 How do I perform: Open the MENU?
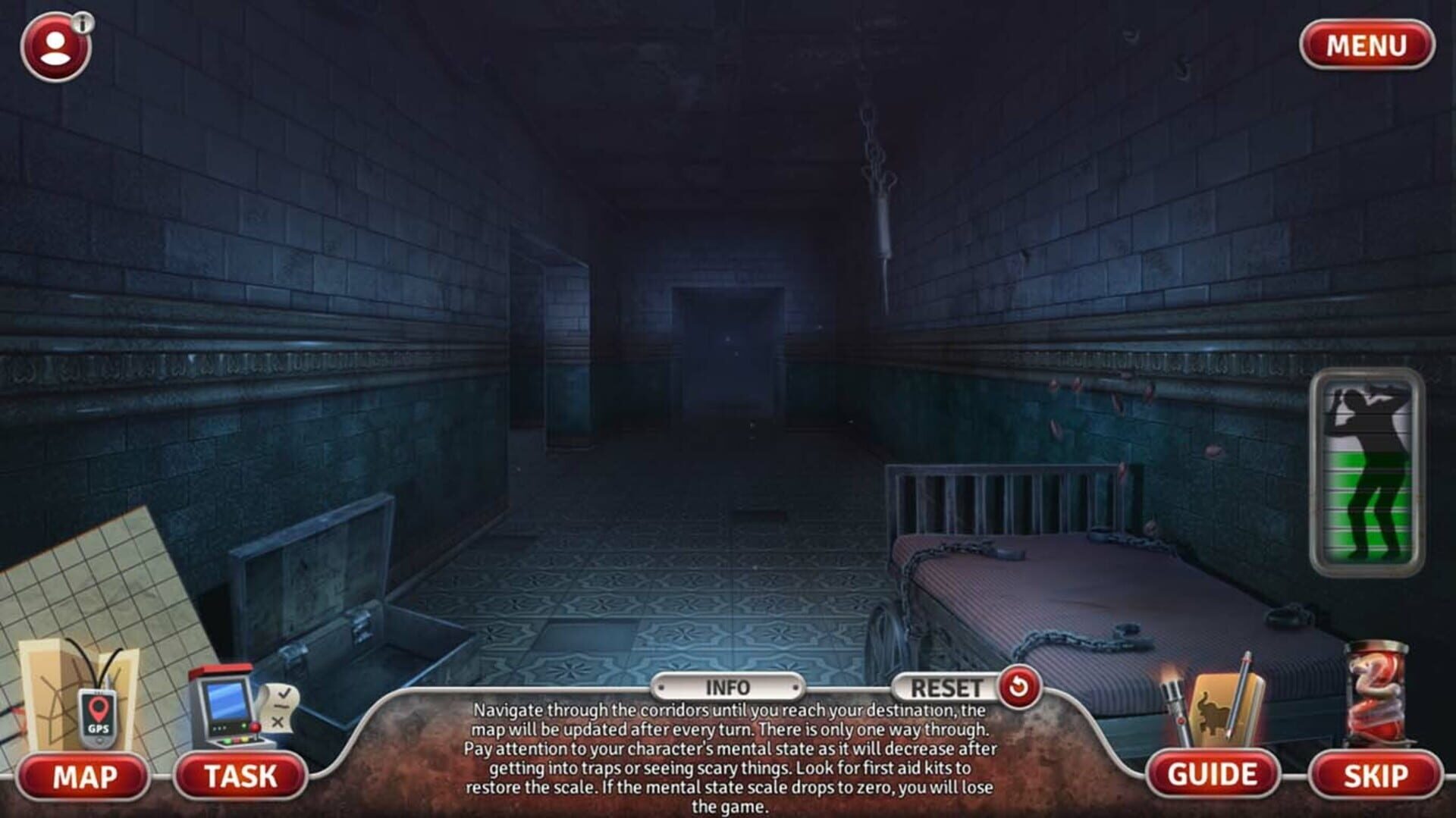pyautogui.click(x=1365, y=45)
